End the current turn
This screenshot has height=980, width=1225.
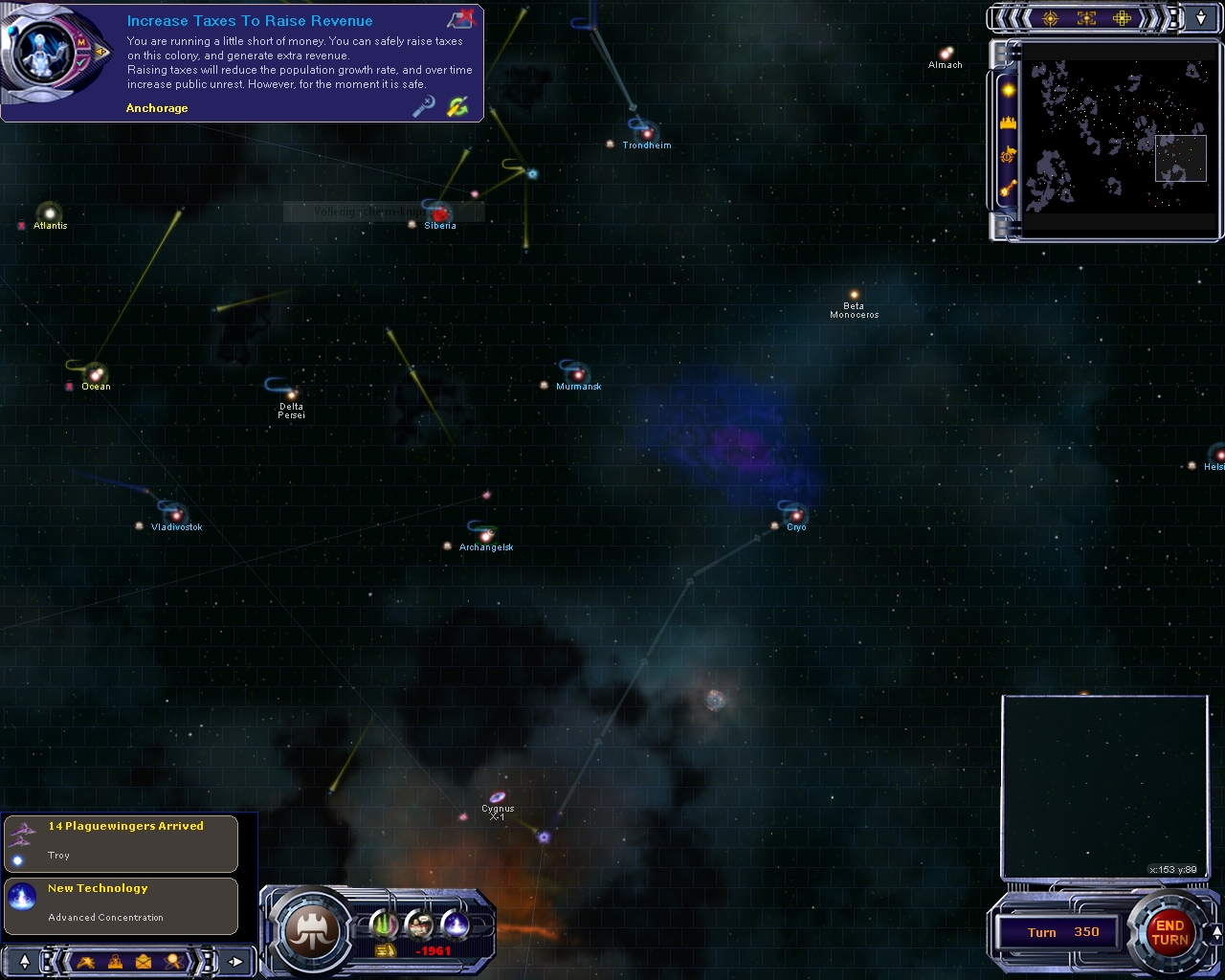coord(1169,932)
